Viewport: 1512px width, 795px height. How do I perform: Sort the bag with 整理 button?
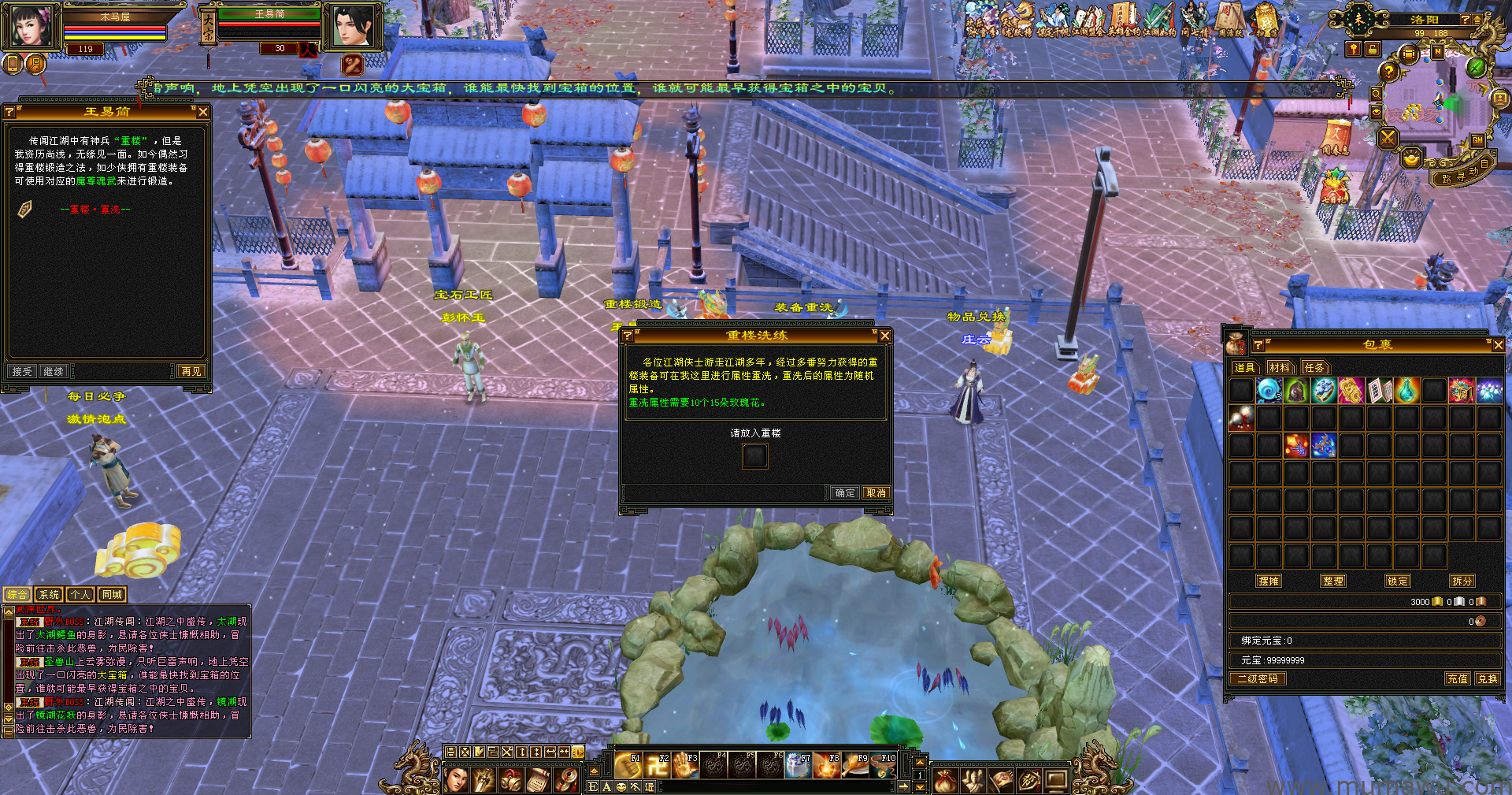point(1333,581)
